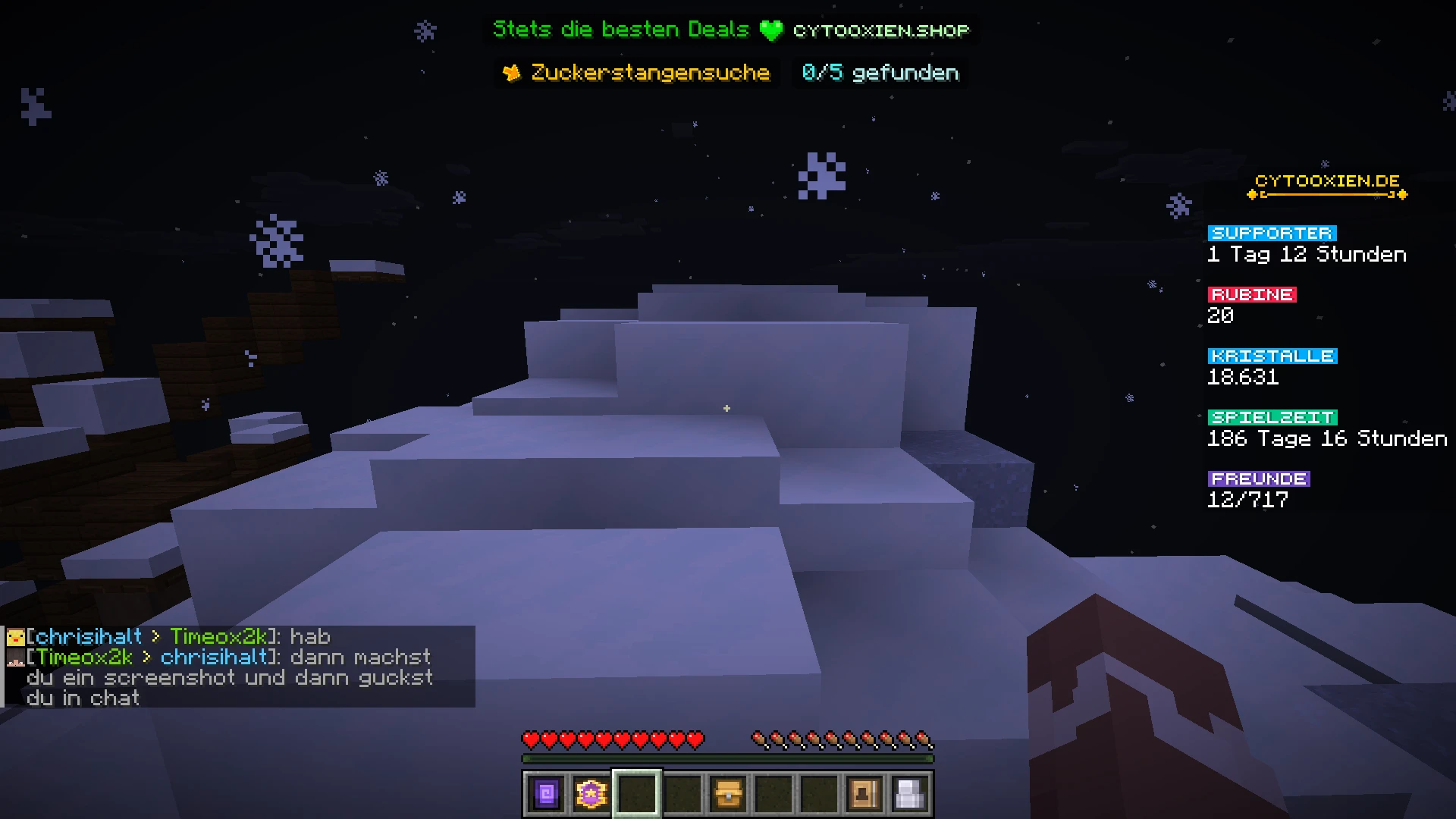Select the purple portal item in hotbar slot one
This screenshot has height=819, width=1456.
coord(545,793)
